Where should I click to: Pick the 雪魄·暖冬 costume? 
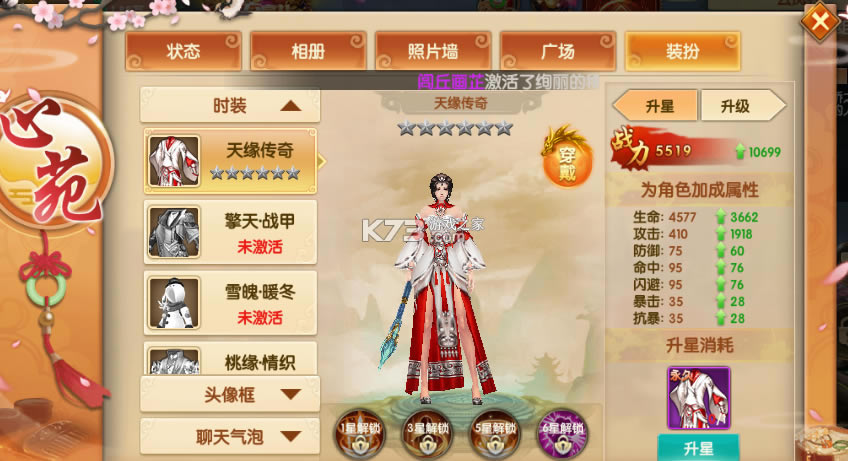coord(231,304)
